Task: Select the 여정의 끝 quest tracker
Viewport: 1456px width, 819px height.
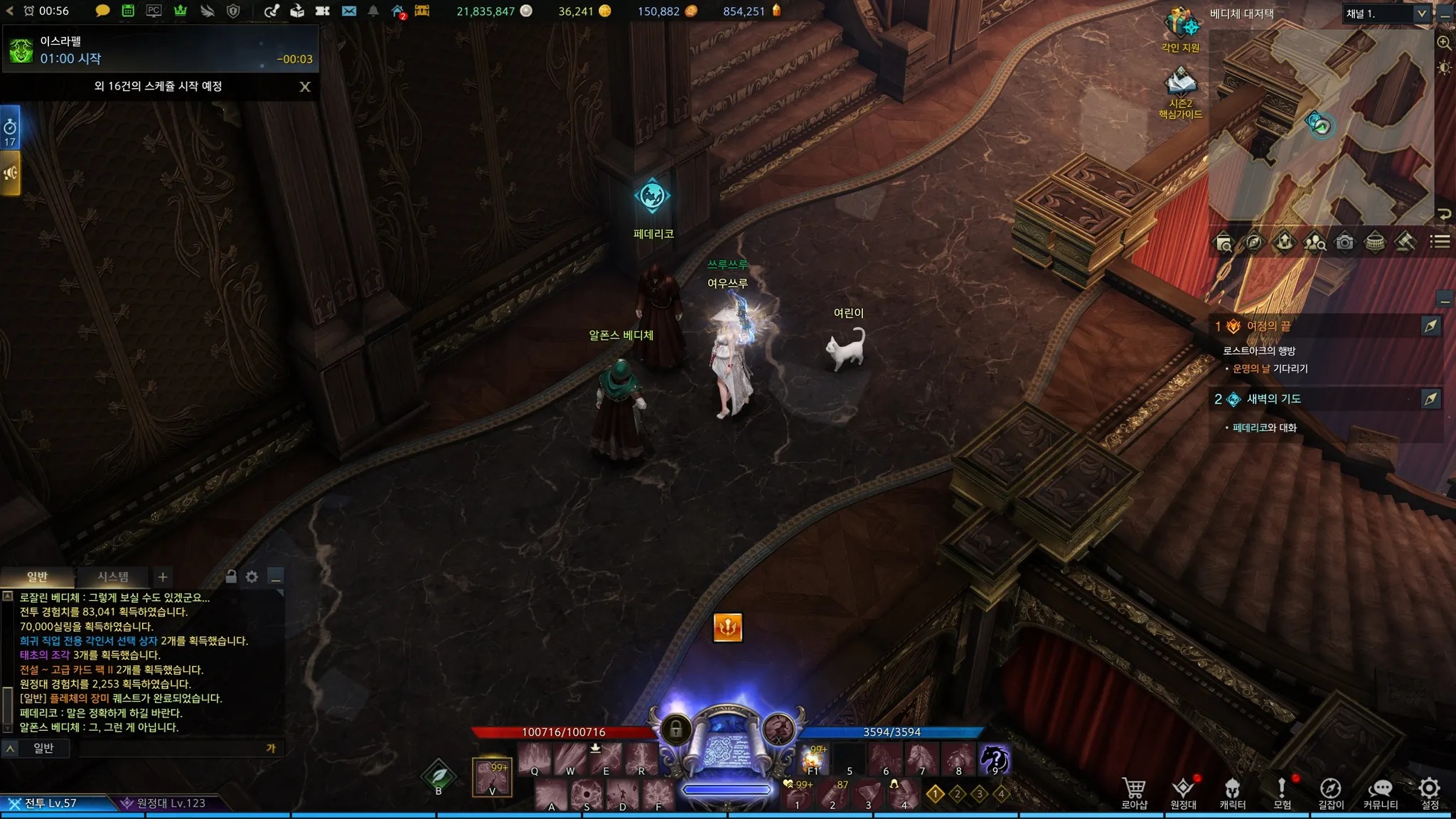Action: pos(1269,326)
